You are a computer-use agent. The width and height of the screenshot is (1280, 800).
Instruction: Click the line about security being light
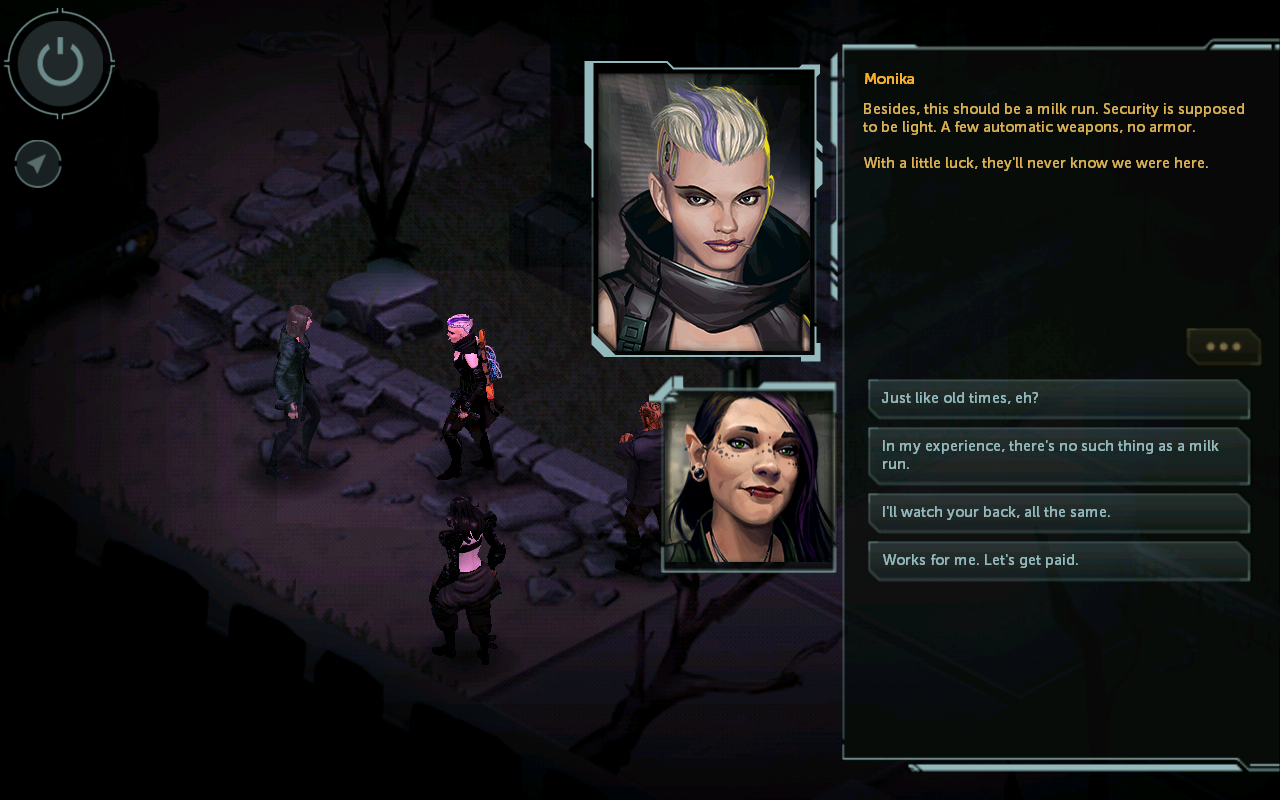[1050, 117]
